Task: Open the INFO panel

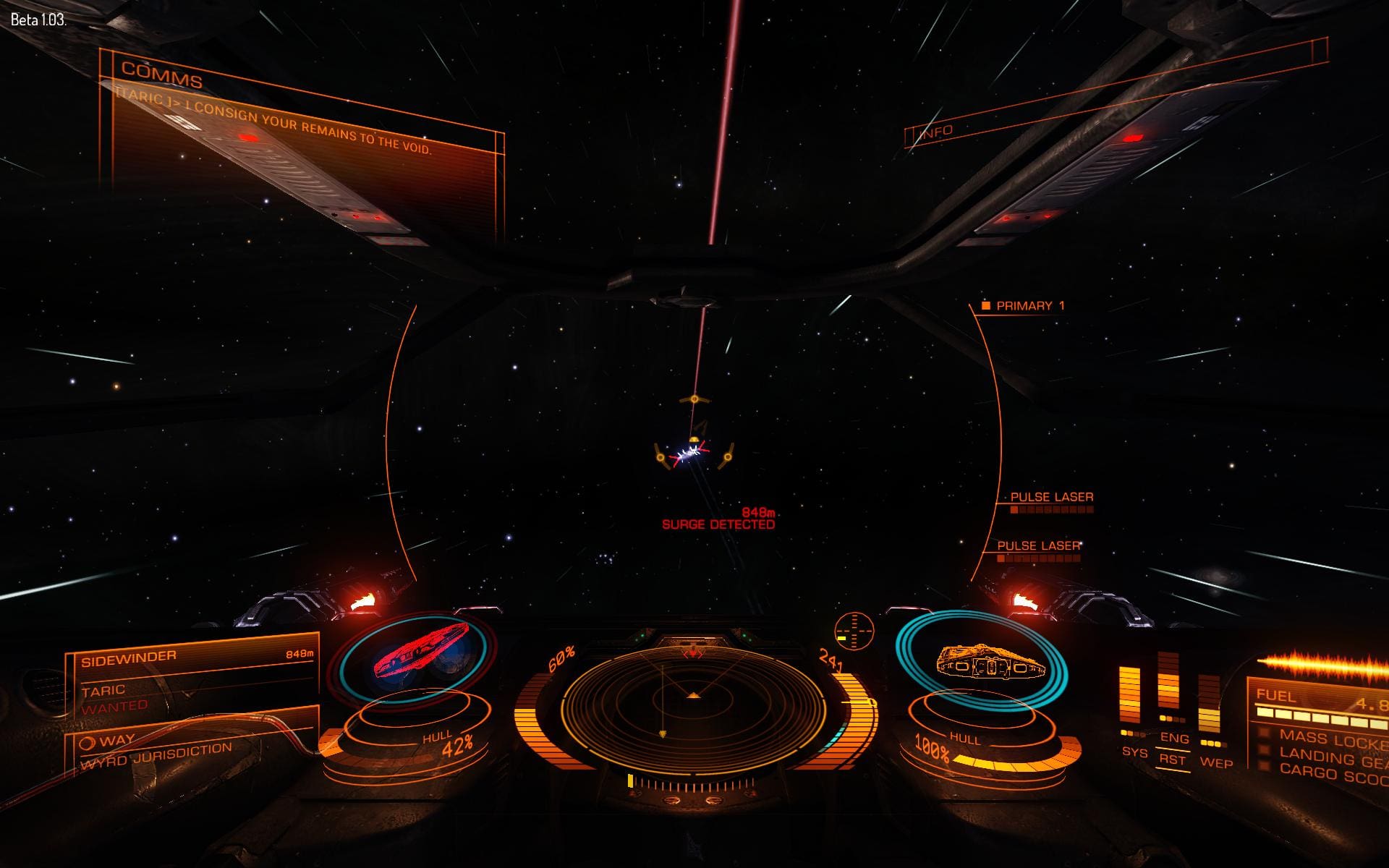Action: pyautogui.click(x=936, y=132)
